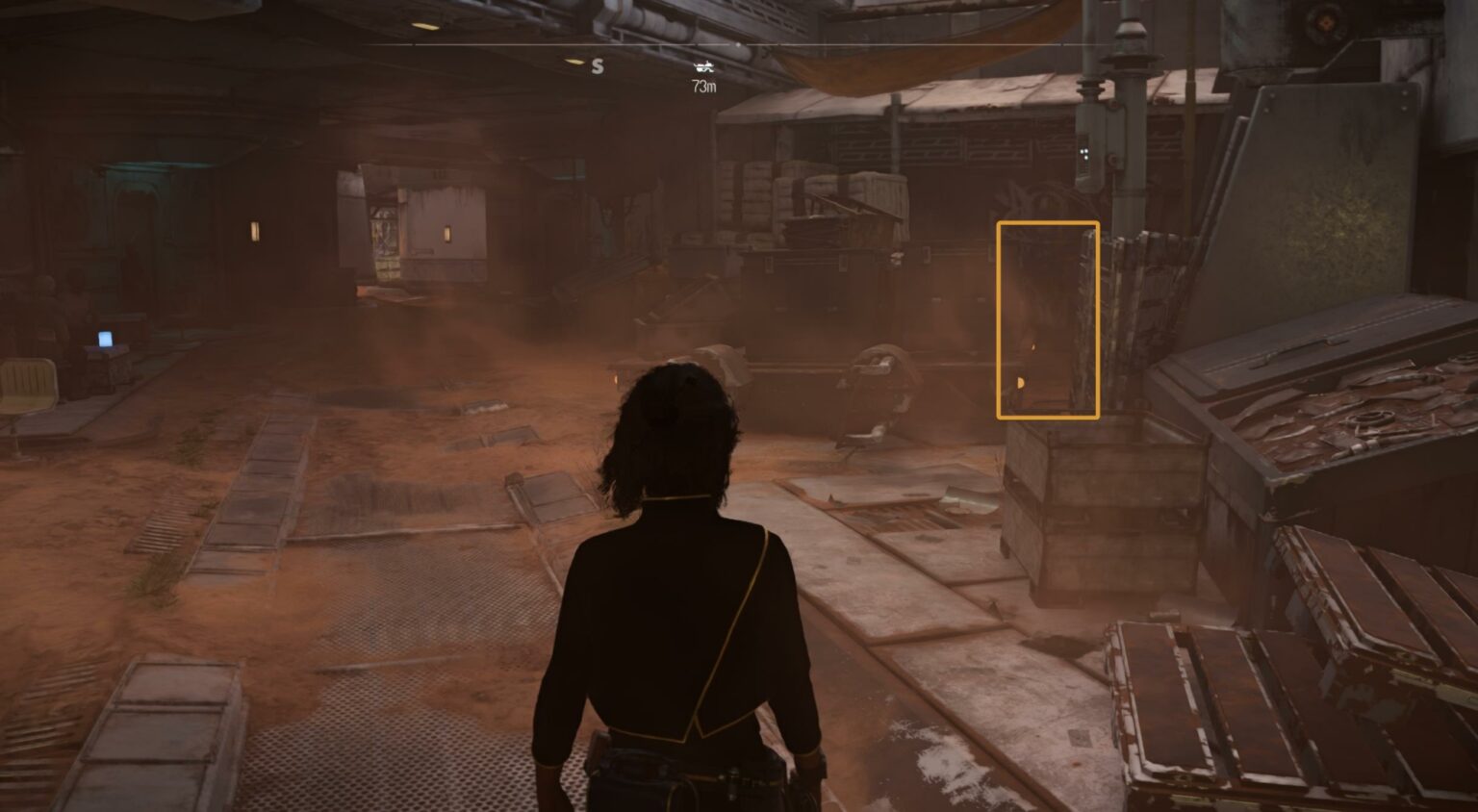This screenshot has height=812, width=1478.
Task: Click the South indicator on the compass bar
Action: pos(597,65)
